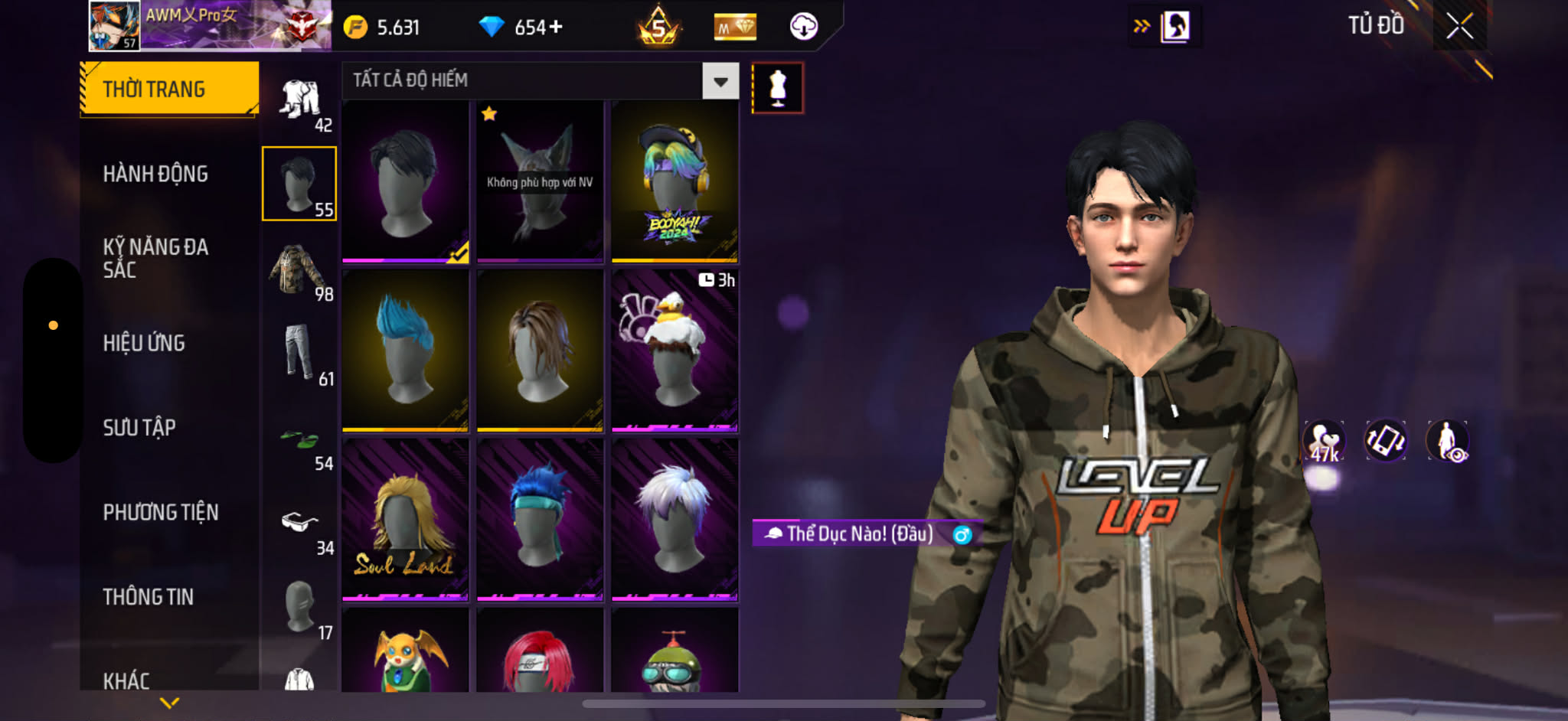Open the Hành Động tab
Viewport: 1568px width, 721px height.
pos(155,175)
